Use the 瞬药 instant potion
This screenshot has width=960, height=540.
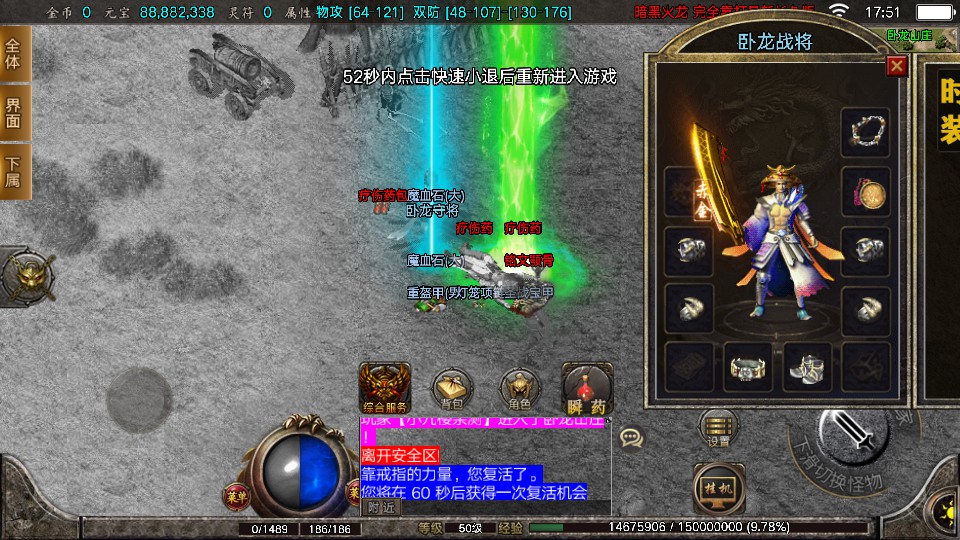click(x=587, y=390)
